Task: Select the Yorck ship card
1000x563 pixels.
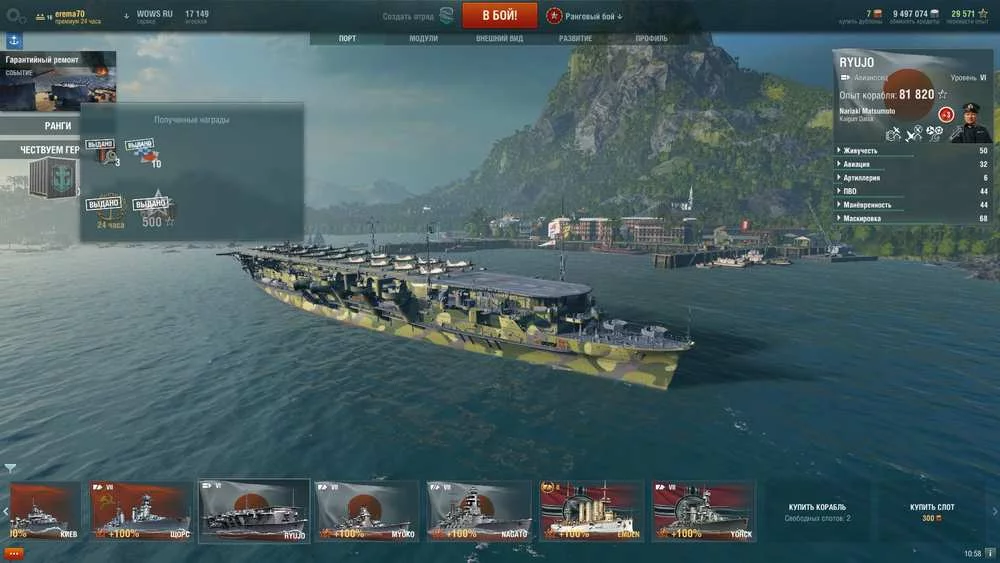Action: (702, 510)
